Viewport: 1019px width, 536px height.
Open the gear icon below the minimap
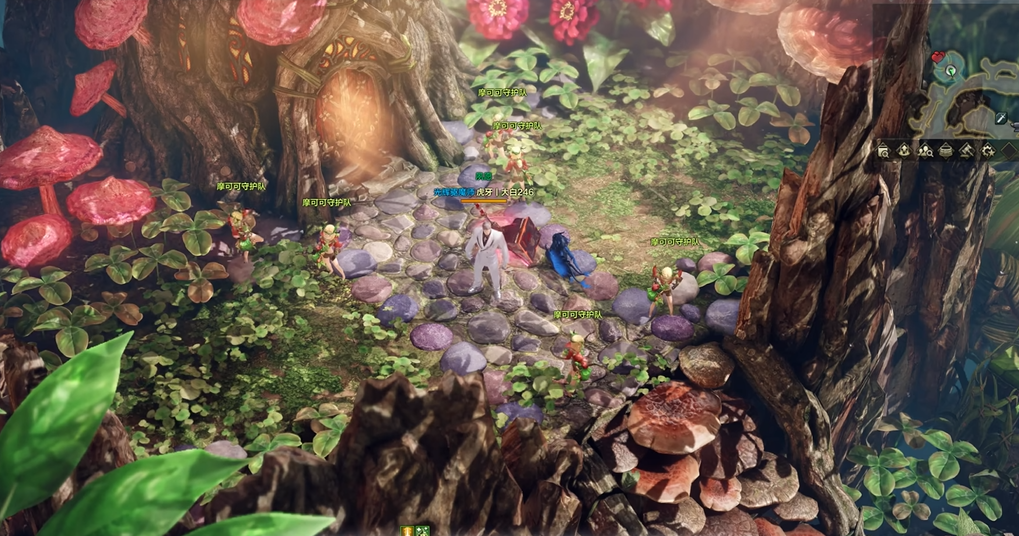pyautogui.click(x=988, y=151)
